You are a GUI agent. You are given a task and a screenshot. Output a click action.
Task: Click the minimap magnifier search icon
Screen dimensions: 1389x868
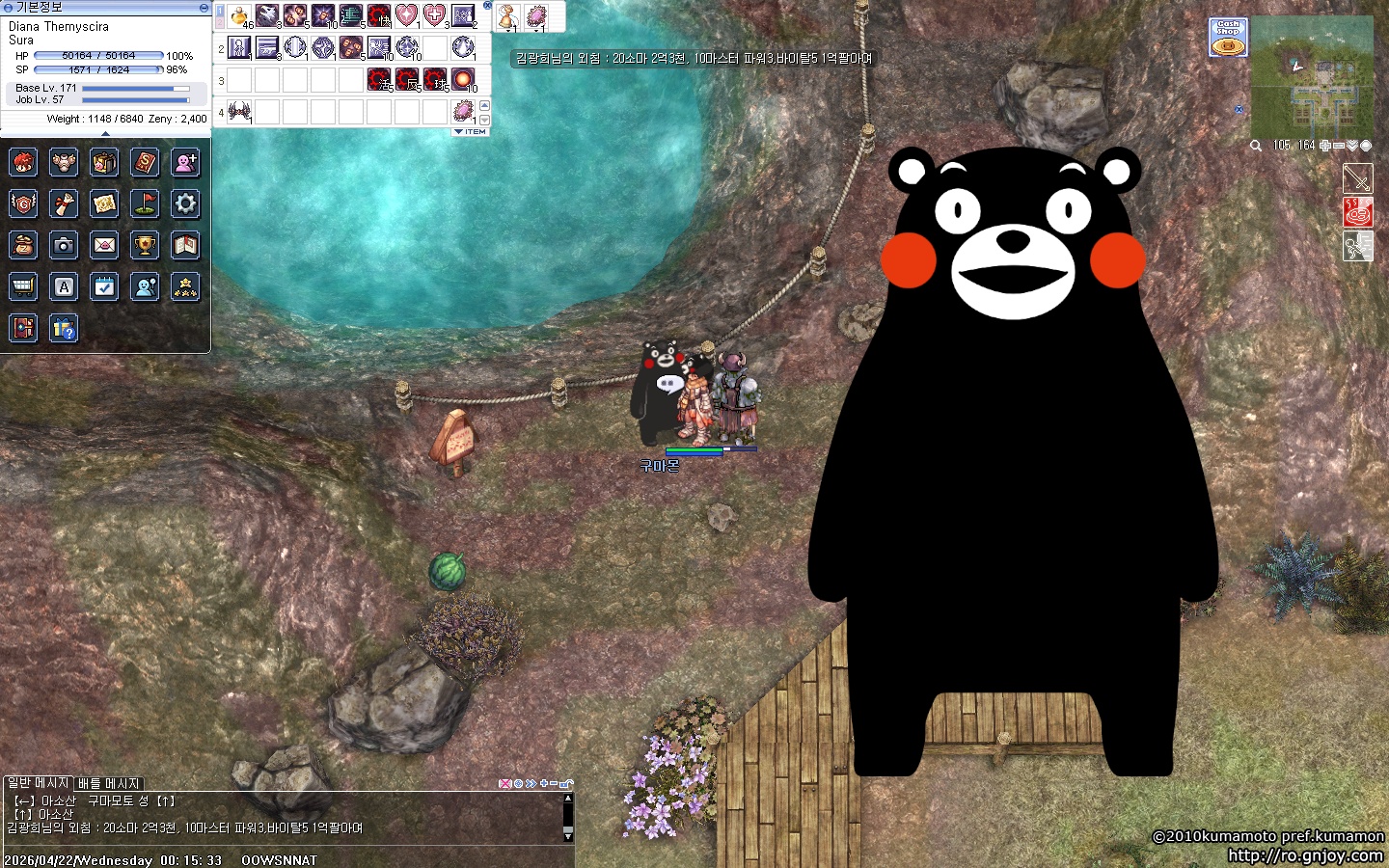click(1256, 146)
